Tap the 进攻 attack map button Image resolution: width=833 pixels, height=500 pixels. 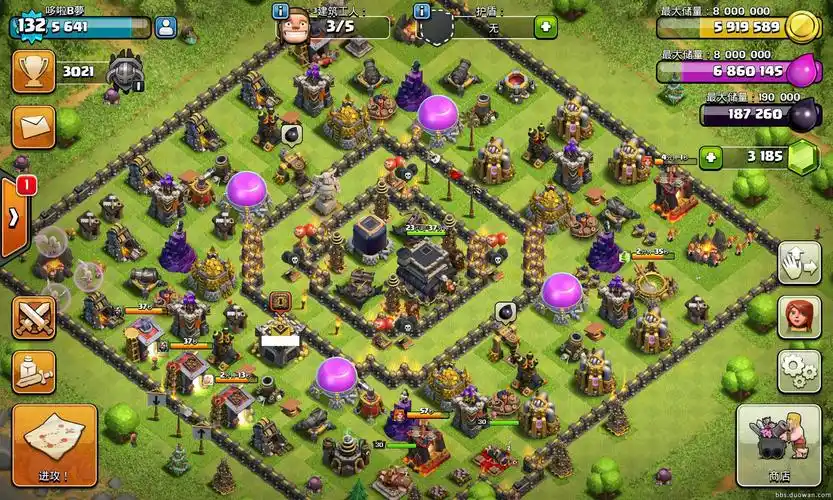tap(54, 445)
